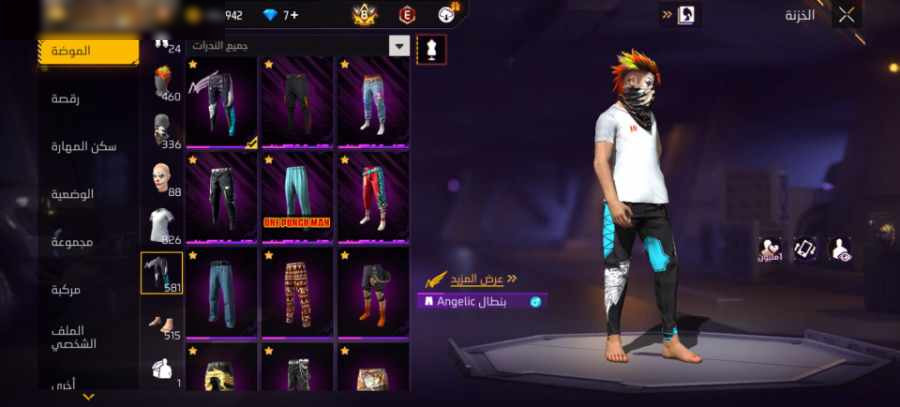The width and height of the screenshot is (900, 407).
Task: Select the bare feet shoes category
Action: tap(161, 322)
